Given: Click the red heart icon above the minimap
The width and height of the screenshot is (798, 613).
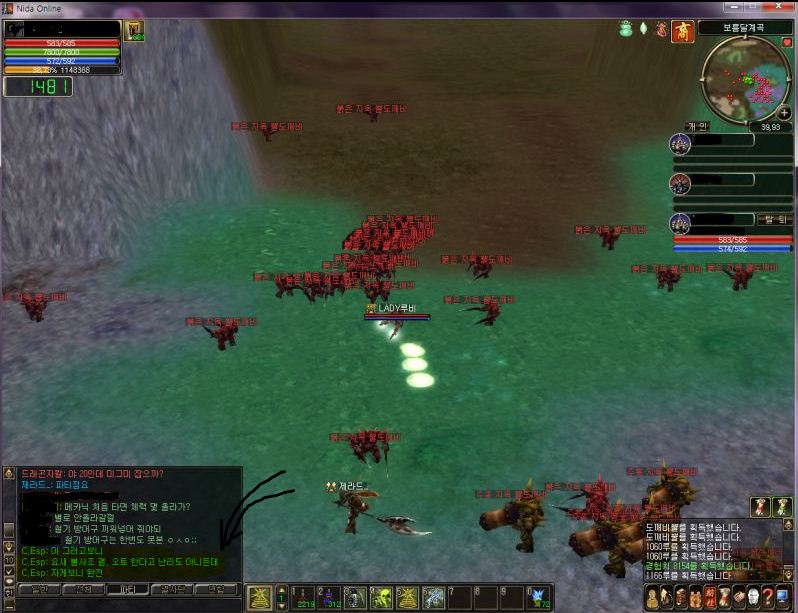Looking at the screenshot, I should (x=786, y=43).
